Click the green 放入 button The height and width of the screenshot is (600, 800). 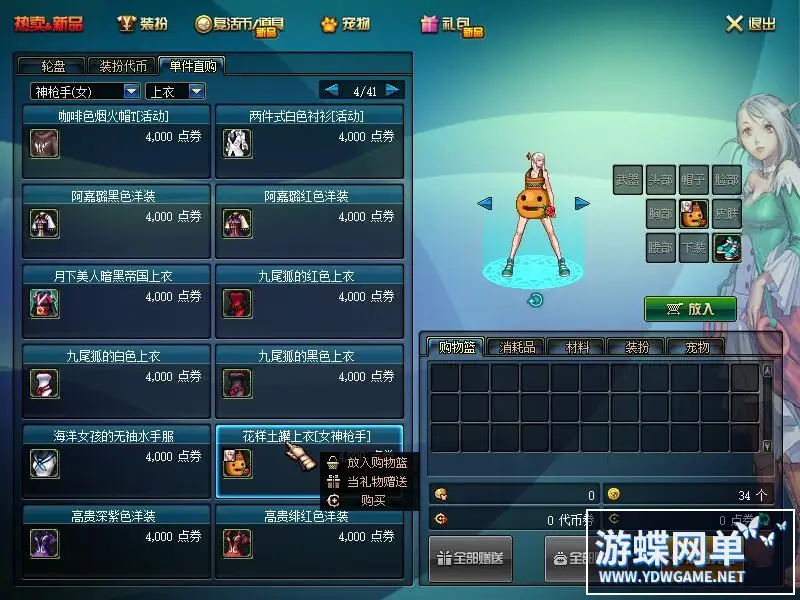tap(690, 309)
